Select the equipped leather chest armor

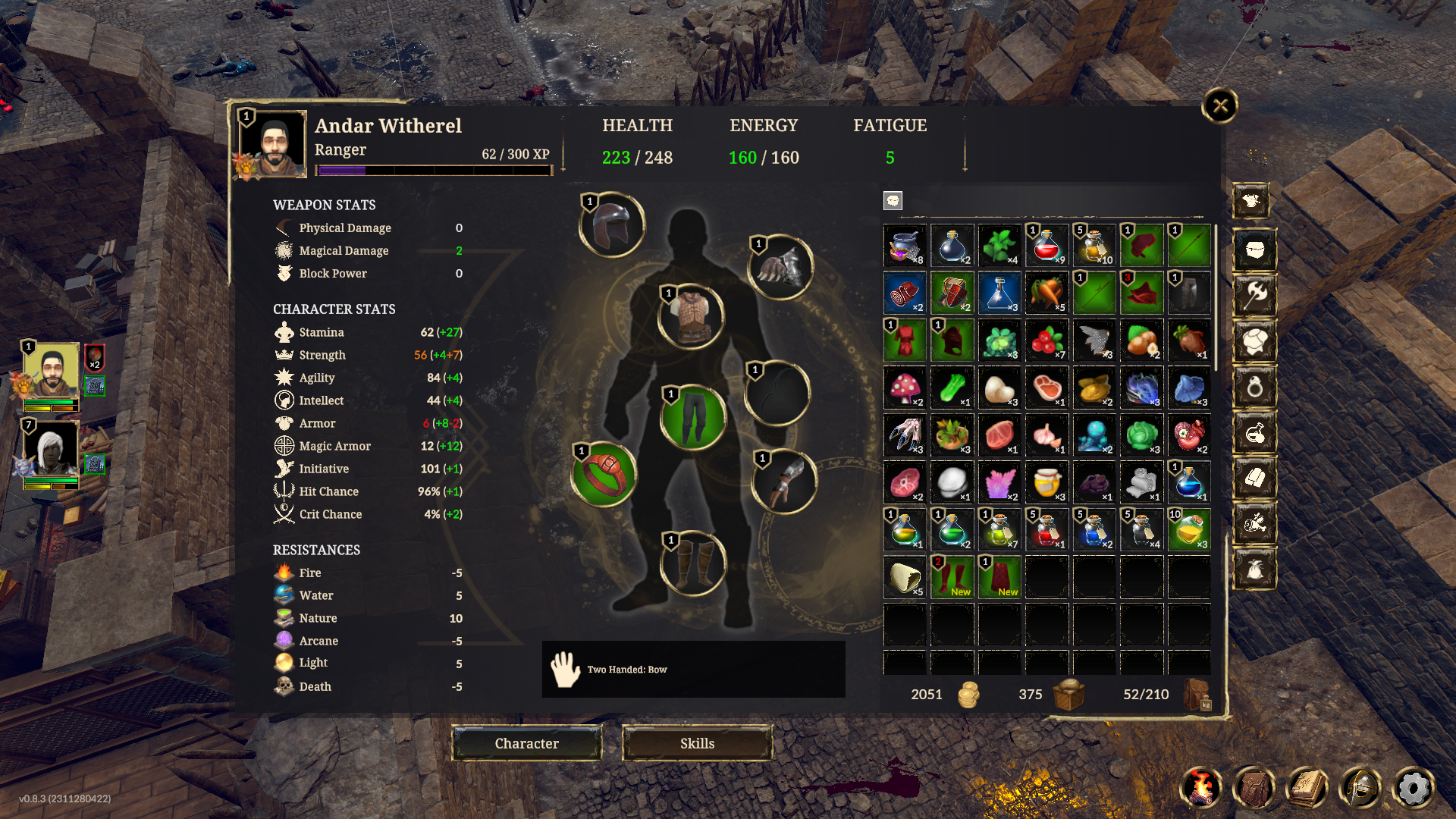tap(691, 316)
